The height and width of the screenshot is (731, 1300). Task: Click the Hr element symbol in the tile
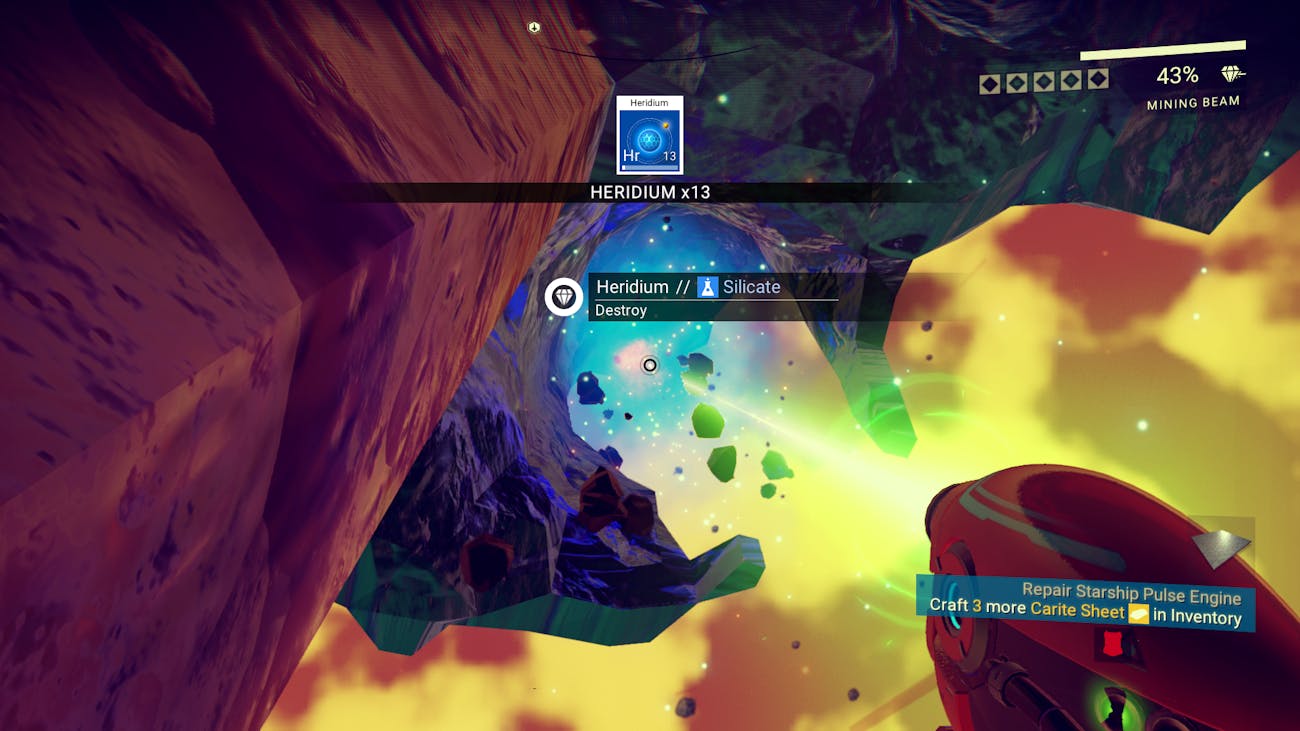point(630,156)
